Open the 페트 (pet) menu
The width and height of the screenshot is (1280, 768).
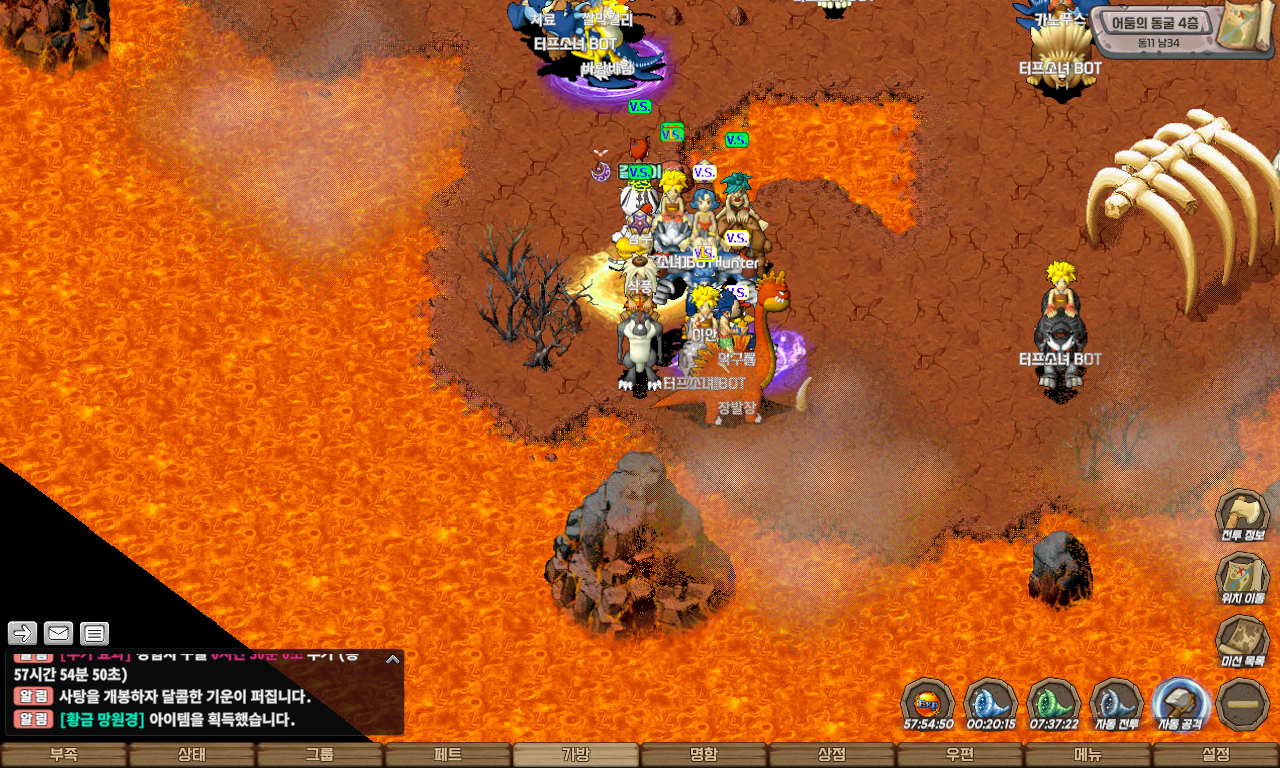click(x=448, y=755)
